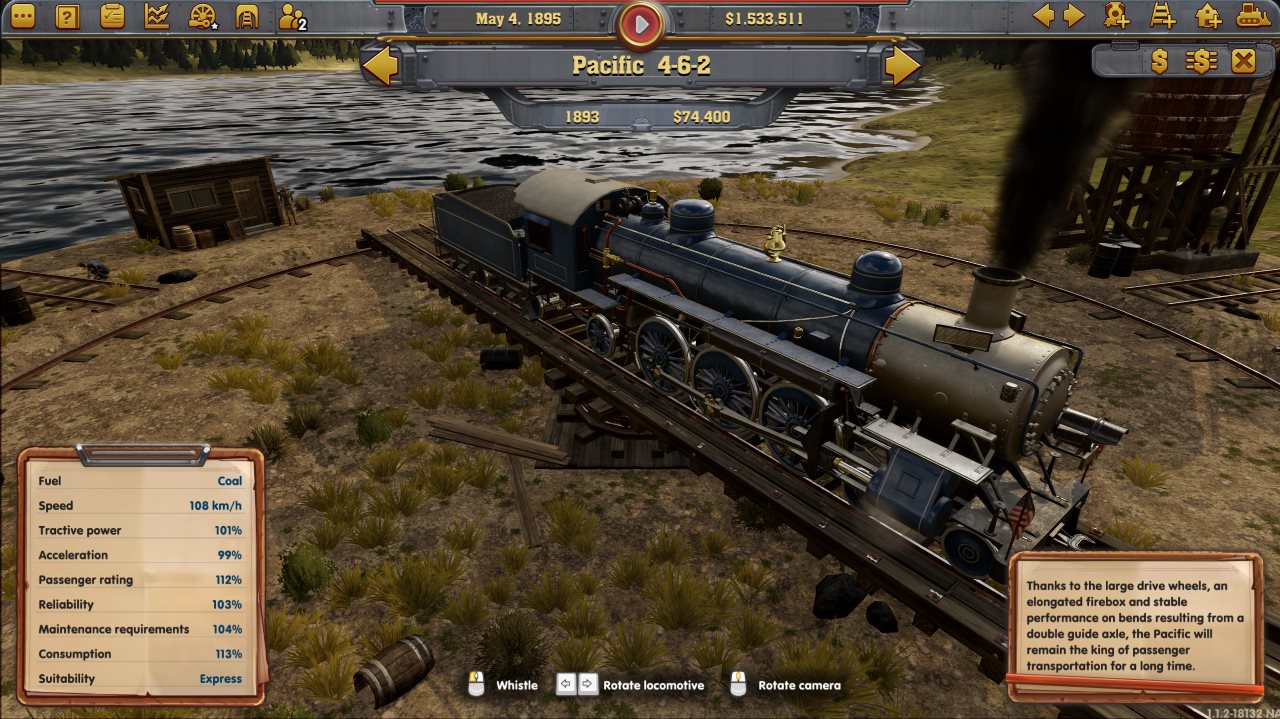
Task: Show the task checklist clipboard
Action: tap(112, 16)
